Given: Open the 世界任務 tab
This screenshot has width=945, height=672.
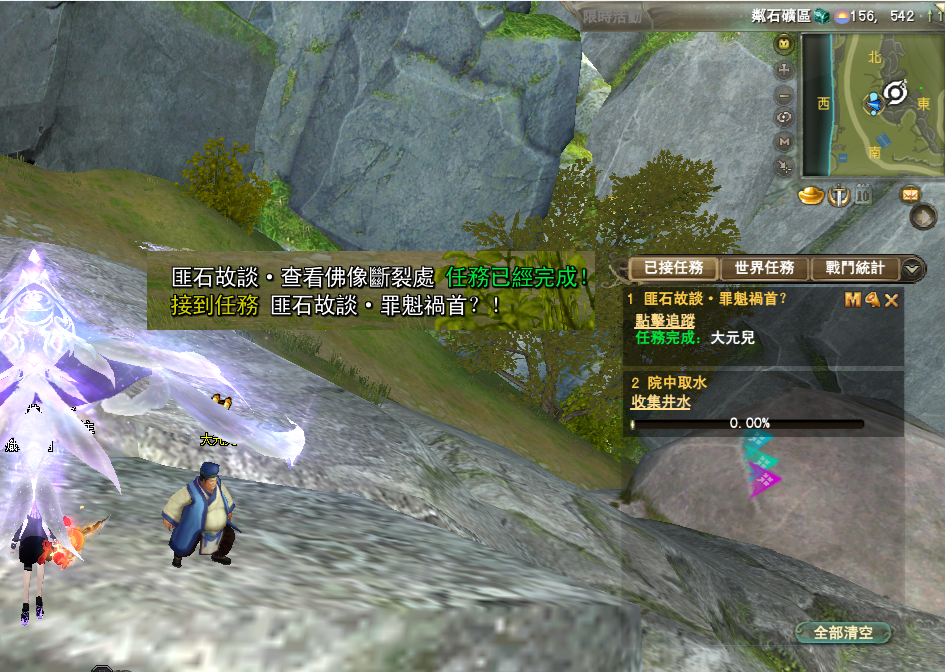Looking at the screenshot, I should 764,268.
